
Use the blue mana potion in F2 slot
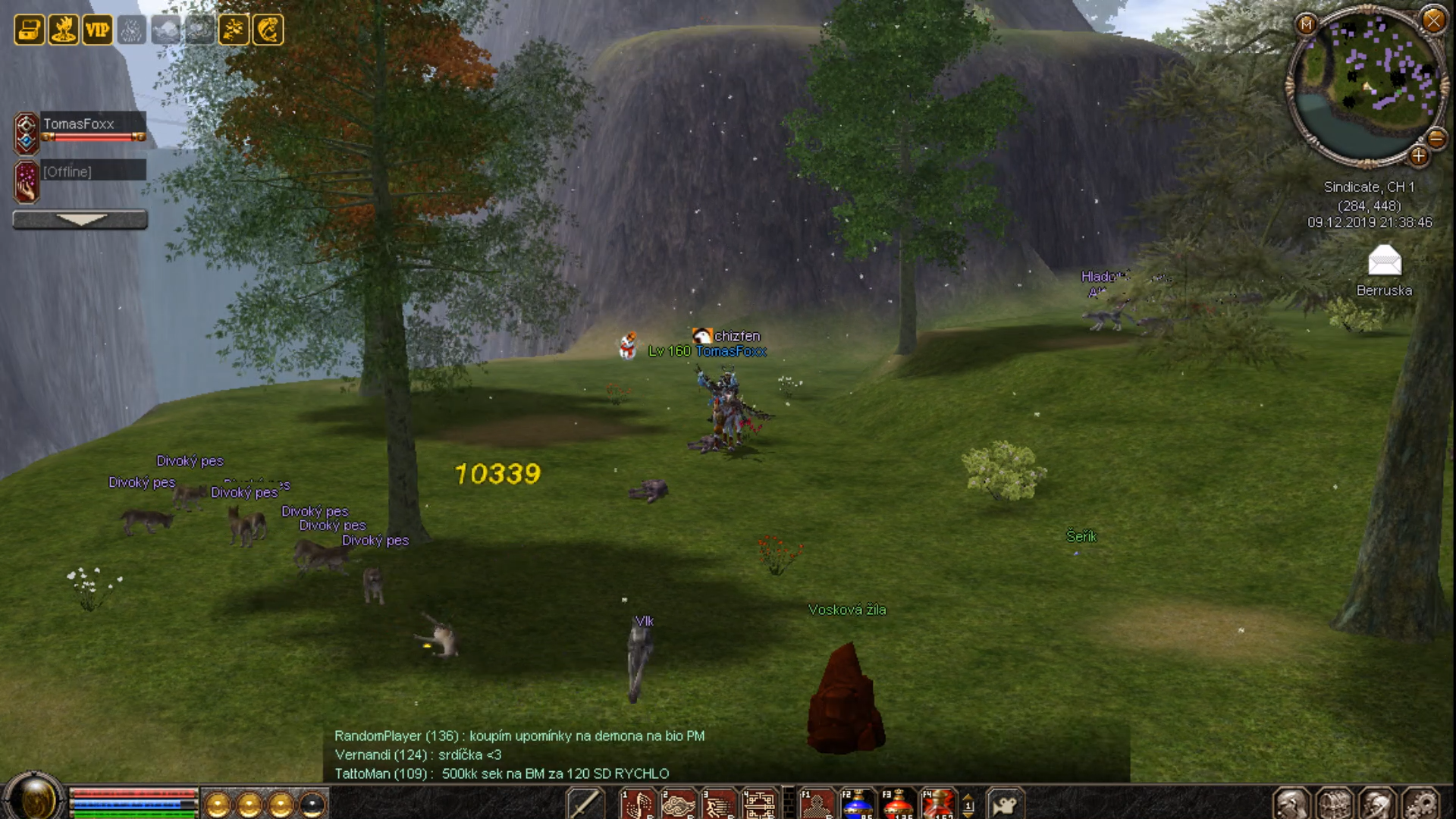tap(857, 804)
